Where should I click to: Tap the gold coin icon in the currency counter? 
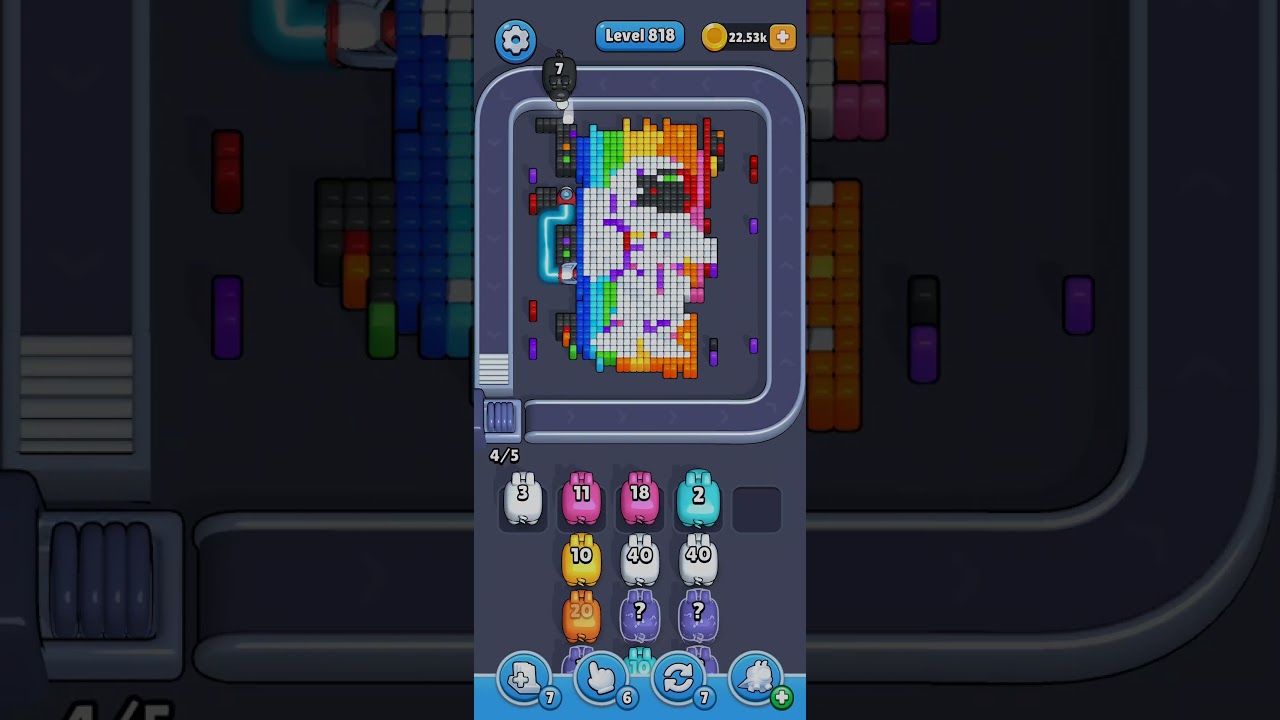[713, 36]
